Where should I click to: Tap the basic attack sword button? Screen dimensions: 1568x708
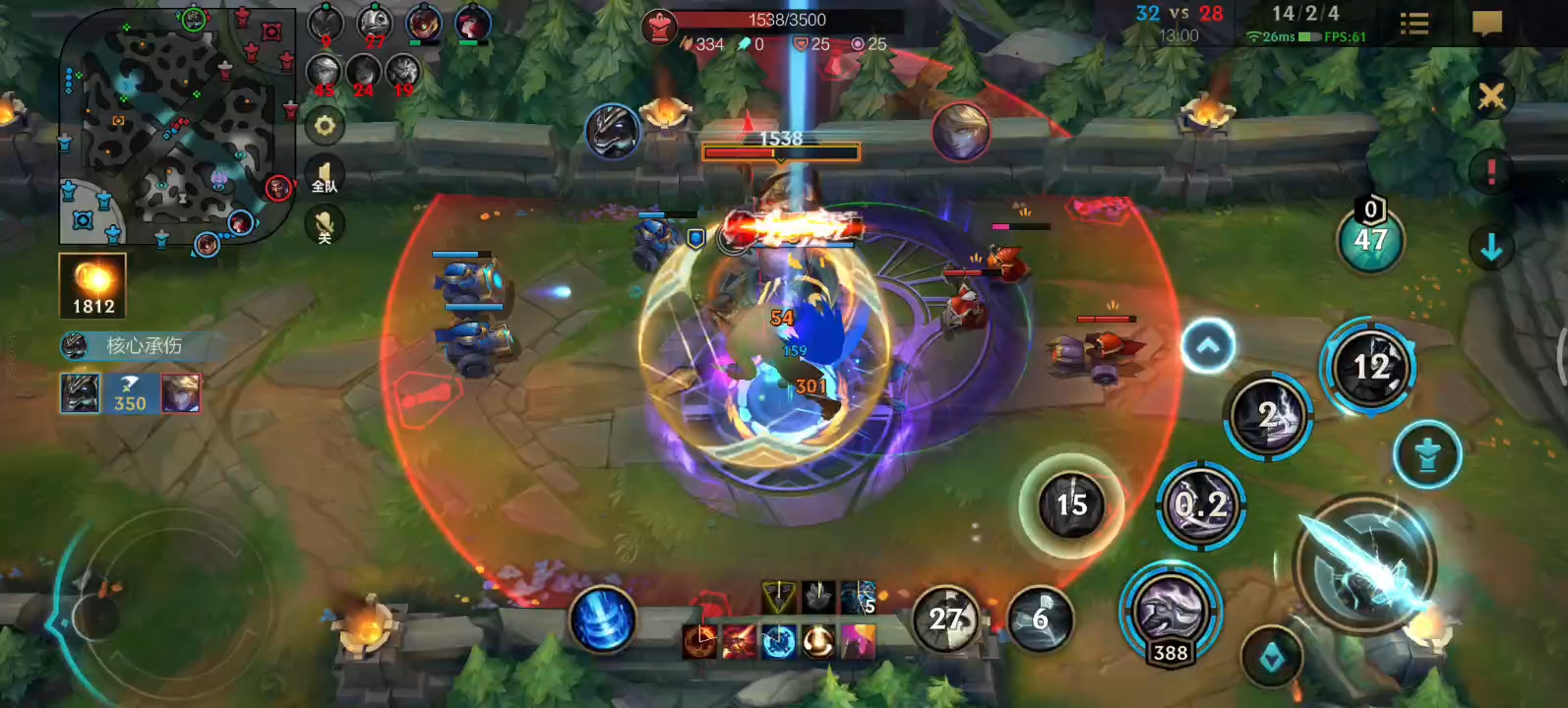(x=1364, y=564)
